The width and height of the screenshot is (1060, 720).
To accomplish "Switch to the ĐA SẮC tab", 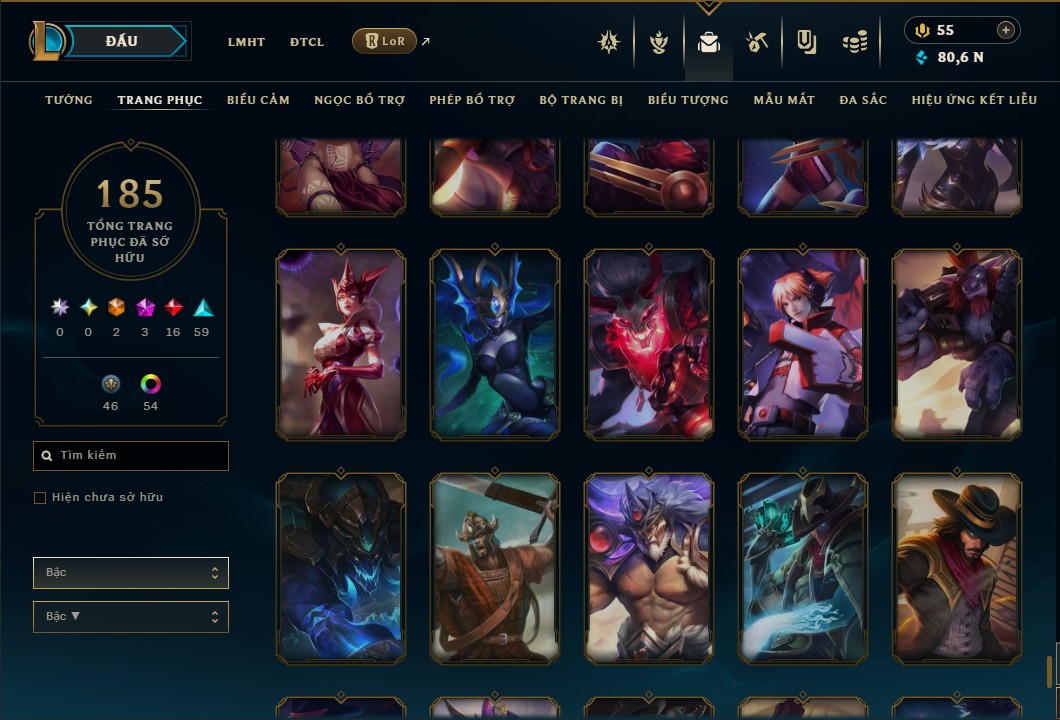I will (863, 100).
